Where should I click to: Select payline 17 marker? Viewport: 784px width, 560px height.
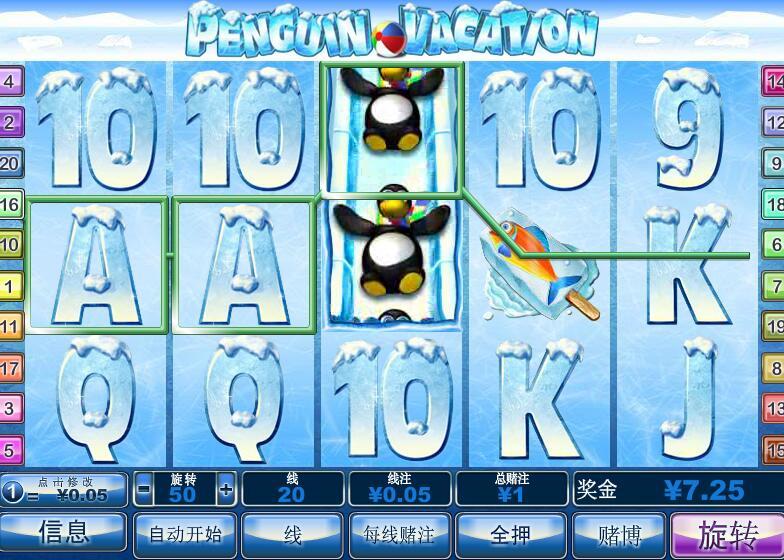coord(10,368)
